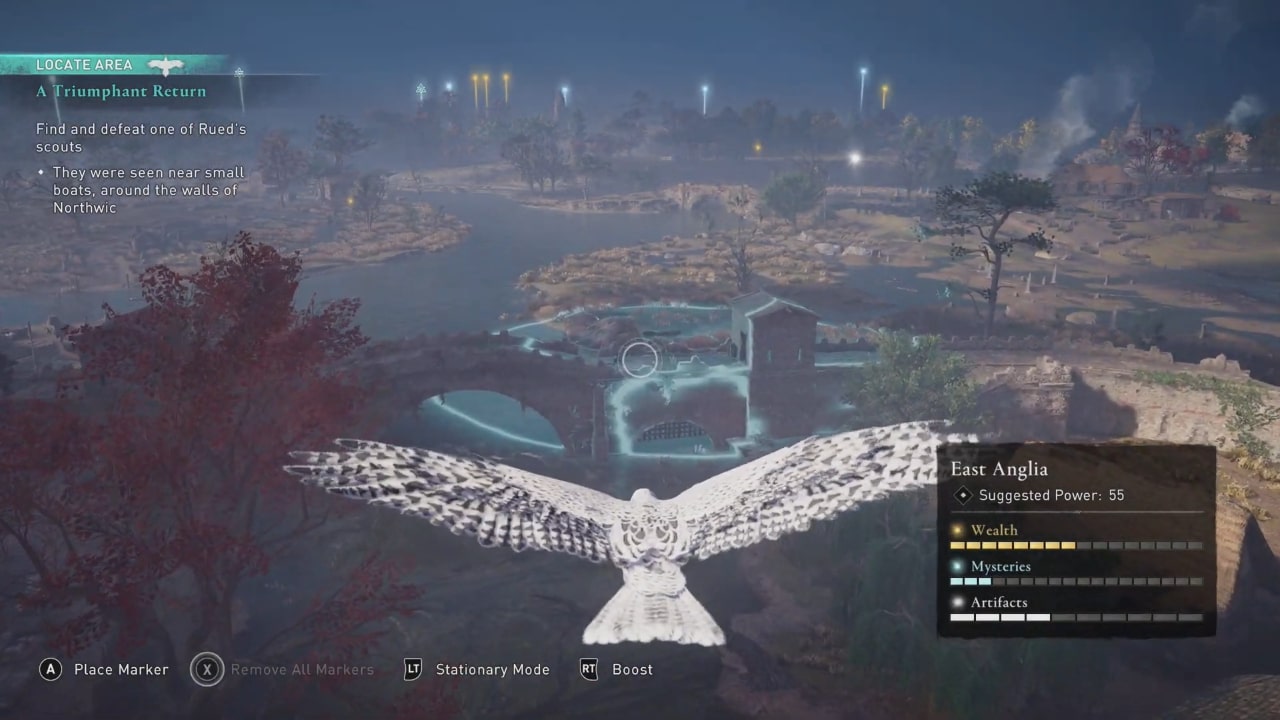Click the quest title A Triumphant Return

(x=120, y=91)
